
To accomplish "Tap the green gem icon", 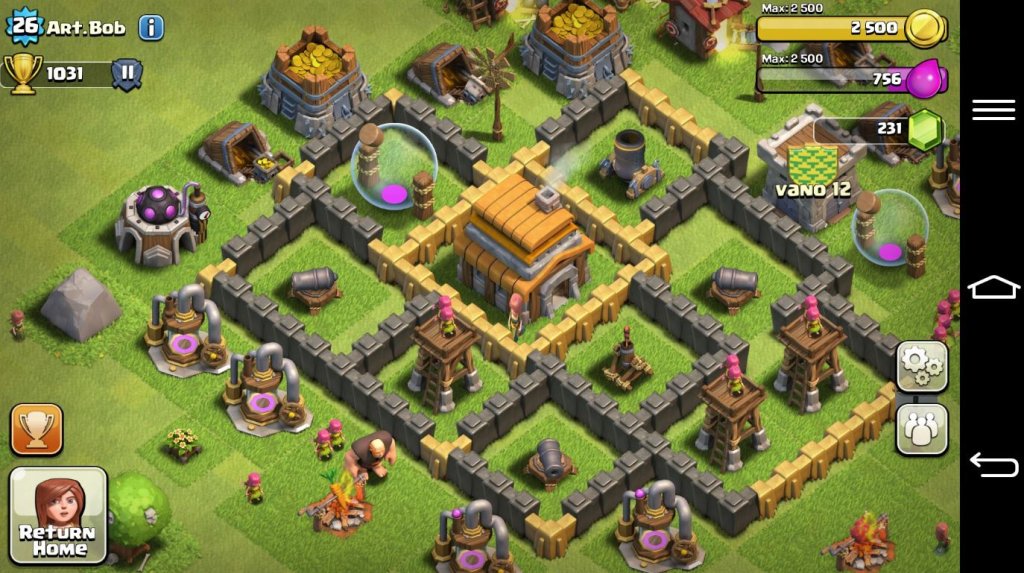I will tap(925, 129).
